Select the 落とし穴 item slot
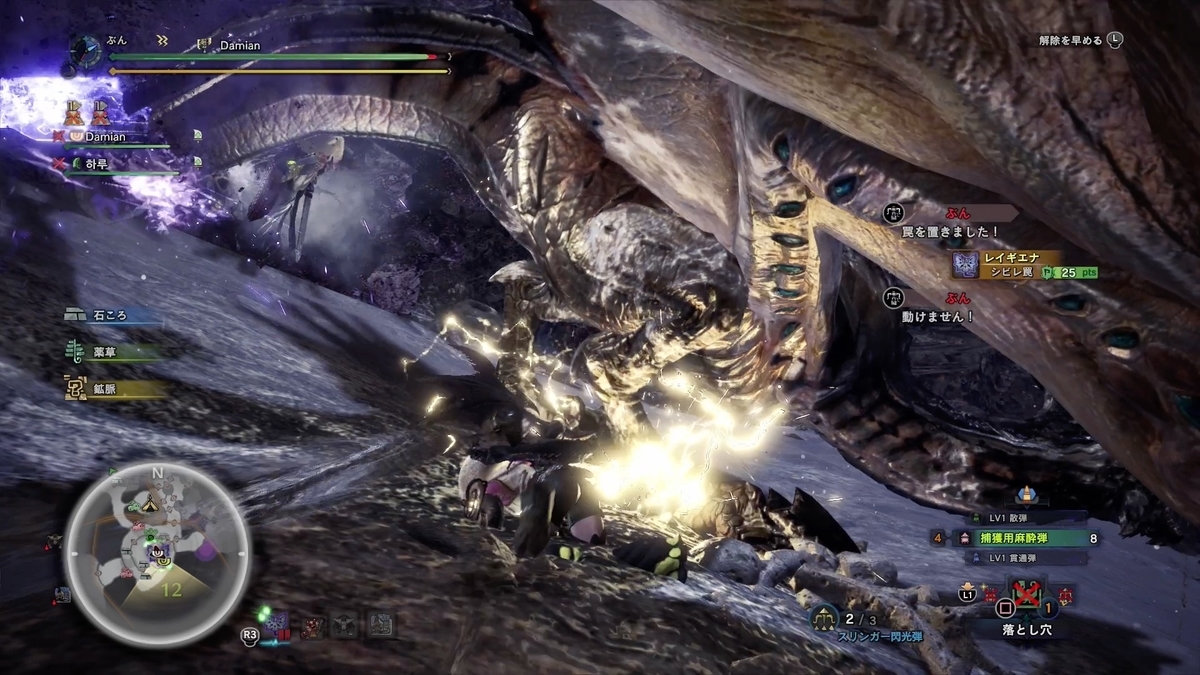Viewport: 1200px width, 675px height. 1027,597
